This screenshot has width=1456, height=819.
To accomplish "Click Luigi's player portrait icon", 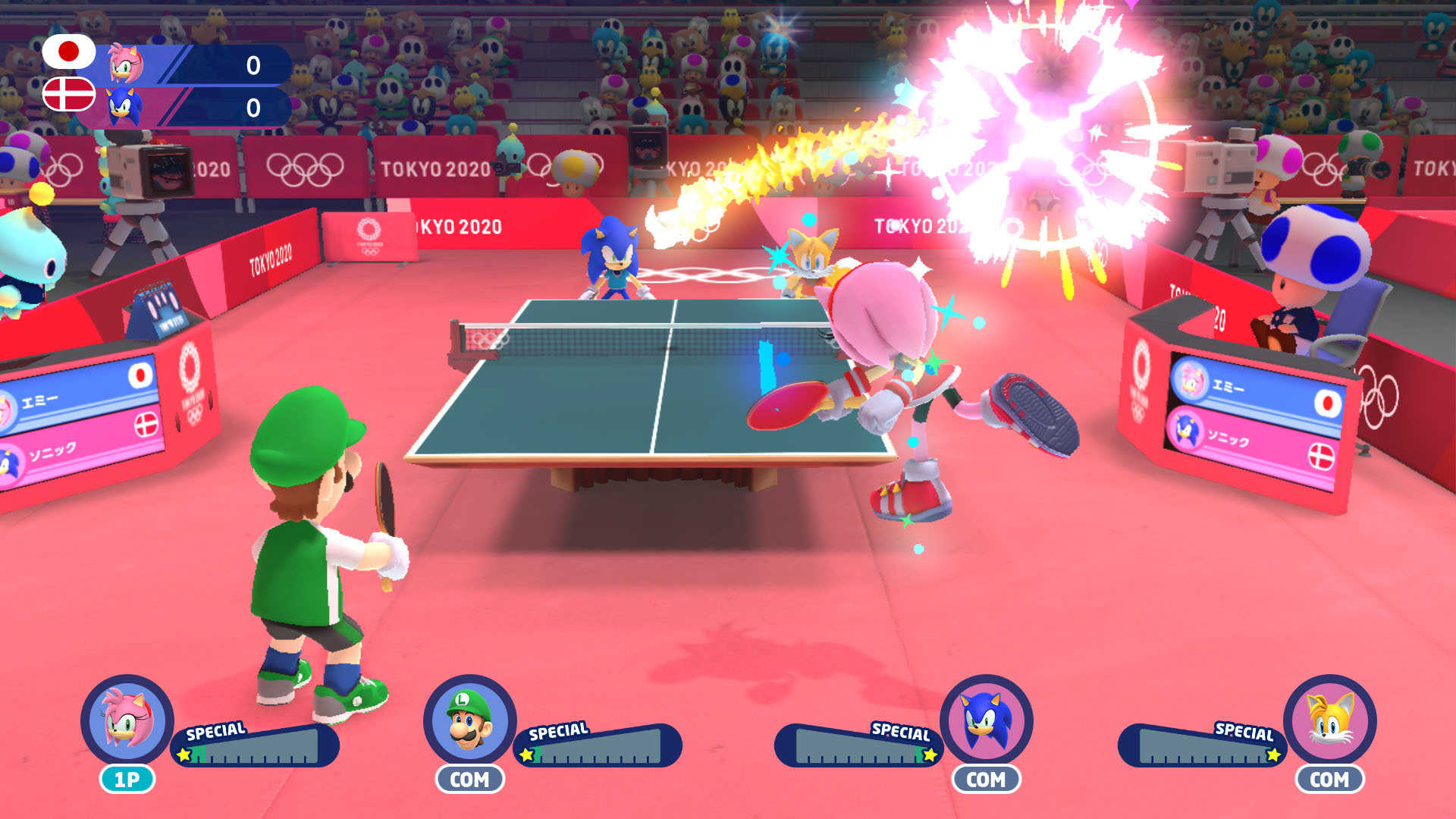I will tap(469, 720).
